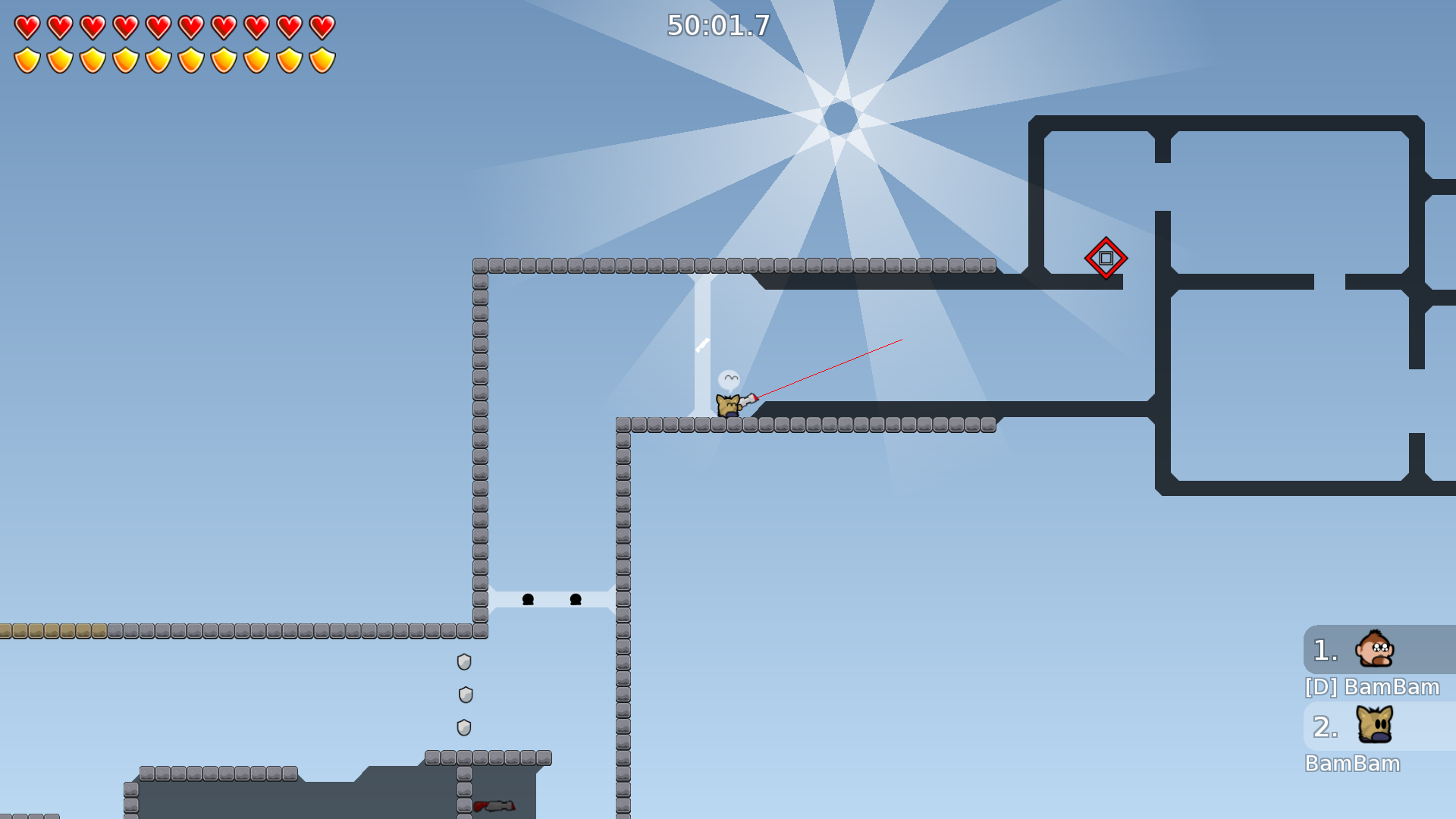Select the lowest shield pickup above the platform
1456x819 pixels.
464,726
